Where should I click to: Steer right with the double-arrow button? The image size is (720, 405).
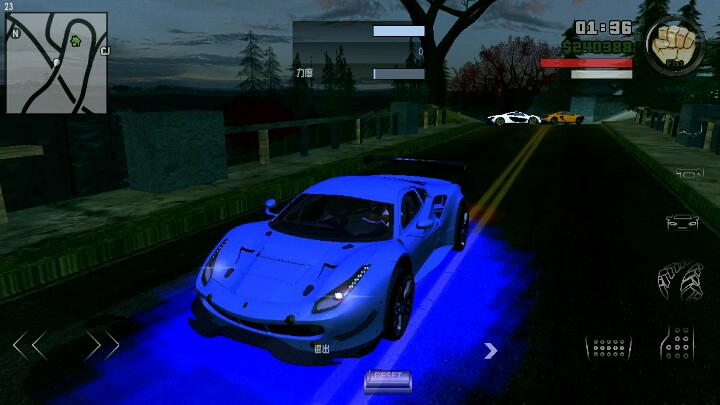click(102, 346)
